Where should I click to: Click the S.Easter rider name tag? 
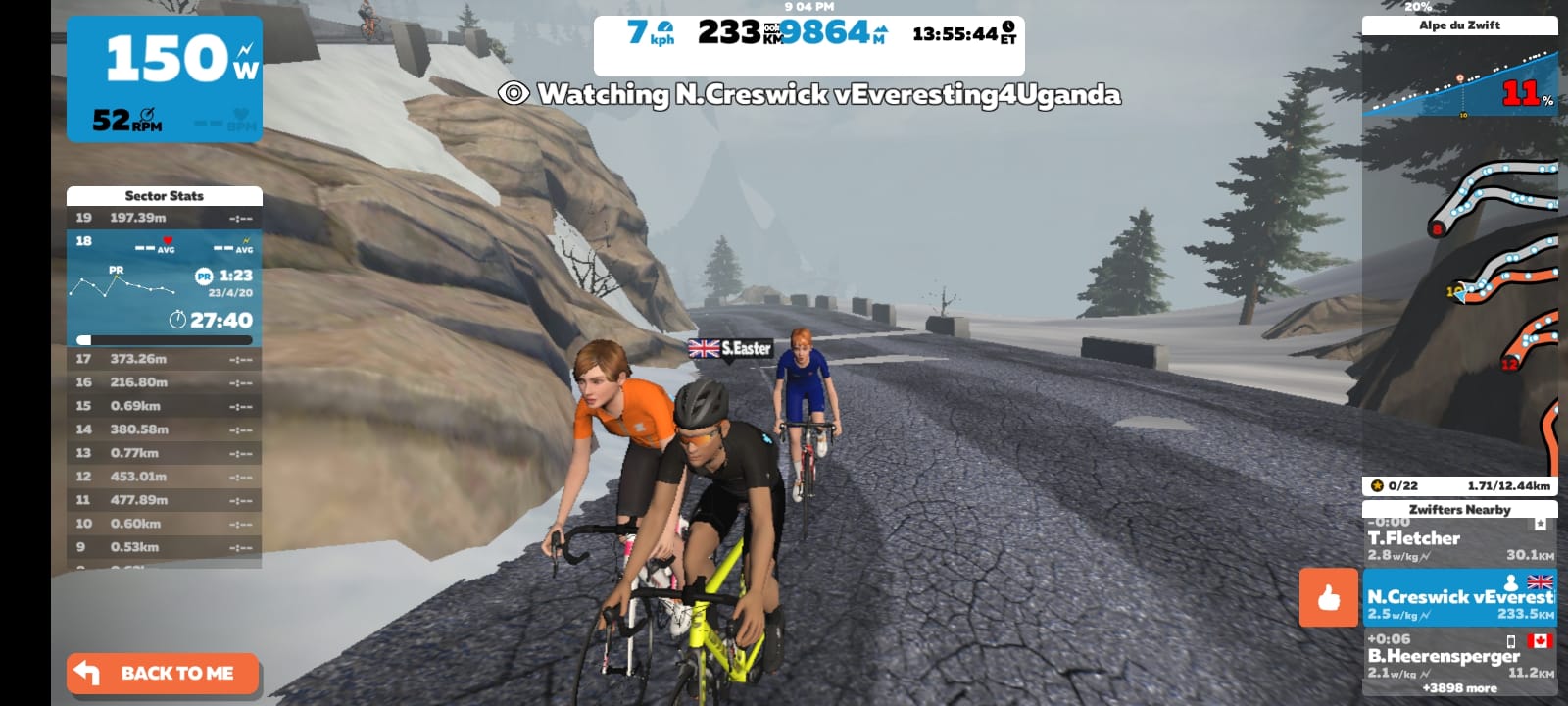tap(731, 348)
